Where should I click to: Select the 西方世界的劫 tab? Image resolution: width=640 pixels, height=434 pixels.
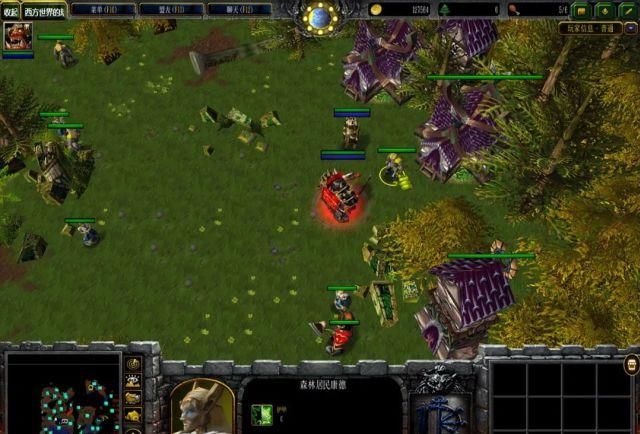[x=45, y=10]
